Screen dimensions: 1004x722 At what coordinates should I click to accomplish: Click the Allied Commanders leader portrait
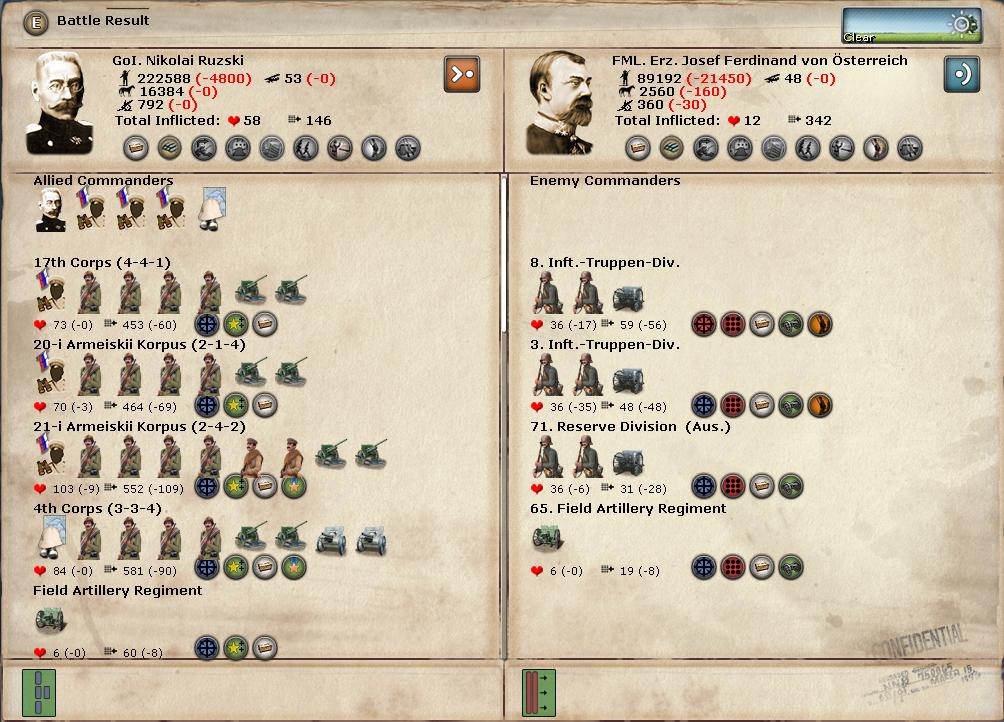[50, 211]
